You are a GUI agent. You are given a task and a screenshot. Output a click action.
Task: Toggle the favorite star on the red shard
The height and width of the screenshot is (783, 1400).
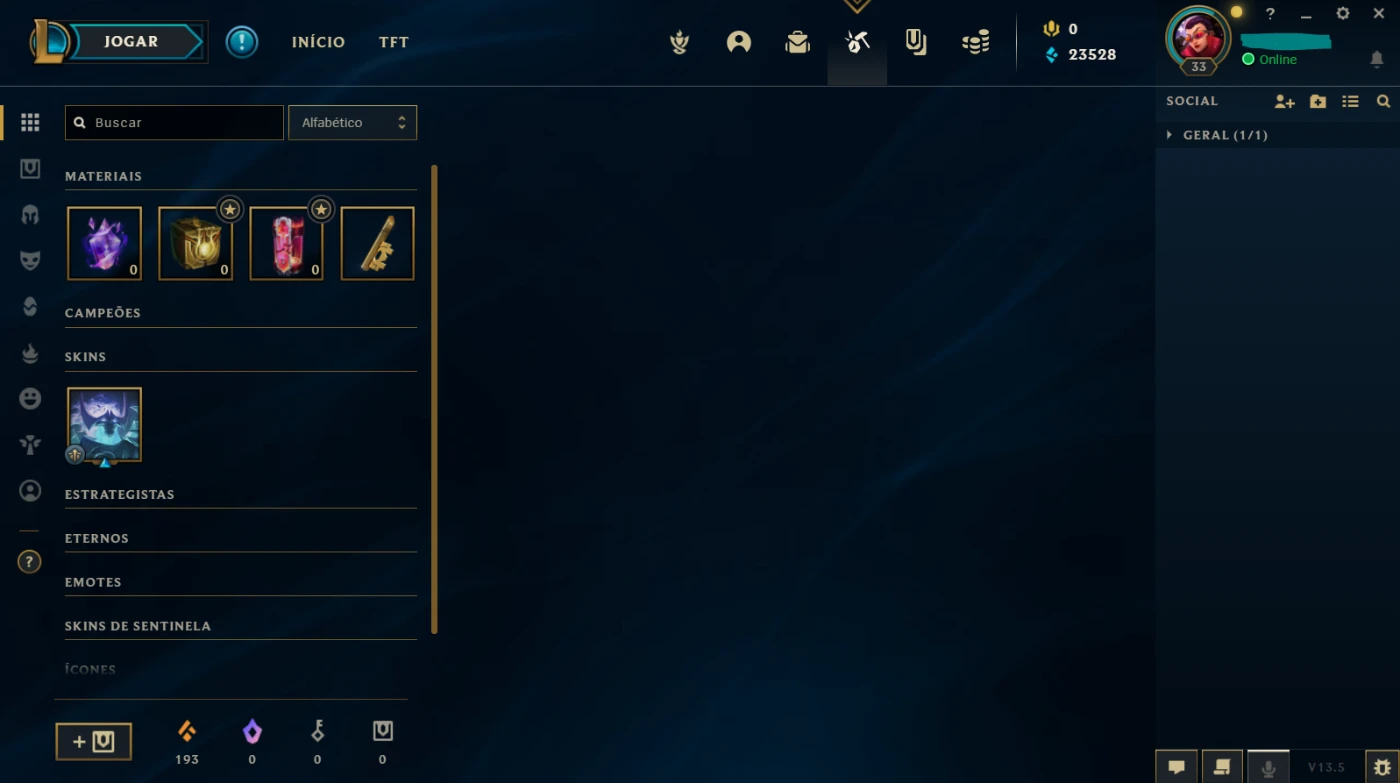pyautogui.click(x=321, y=209)
